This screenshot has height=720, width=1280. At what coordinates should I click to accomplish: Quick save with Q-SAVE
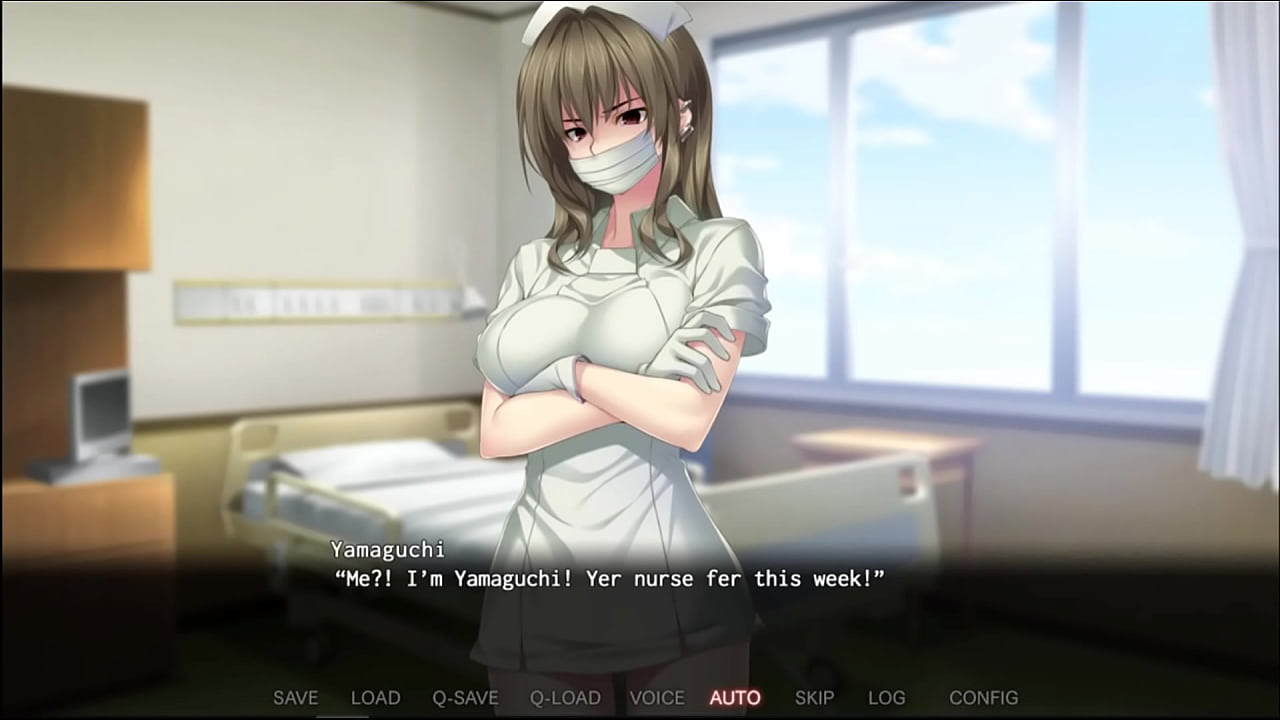click(x=465, y=698)
